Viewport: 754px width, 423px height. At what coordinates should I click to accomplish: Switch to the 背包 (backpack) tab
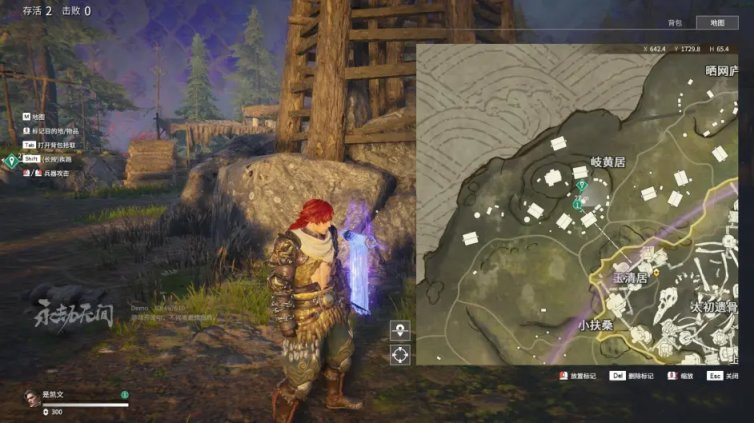pyautogui.click(x=675, y=23)
